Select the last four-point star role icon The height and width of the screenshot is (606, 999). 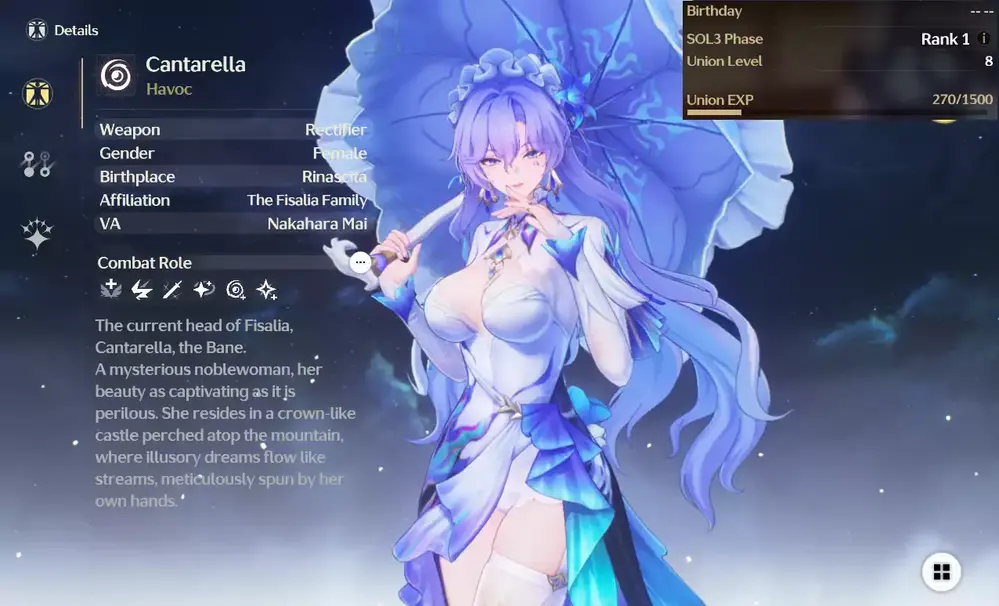click(267, 290)
